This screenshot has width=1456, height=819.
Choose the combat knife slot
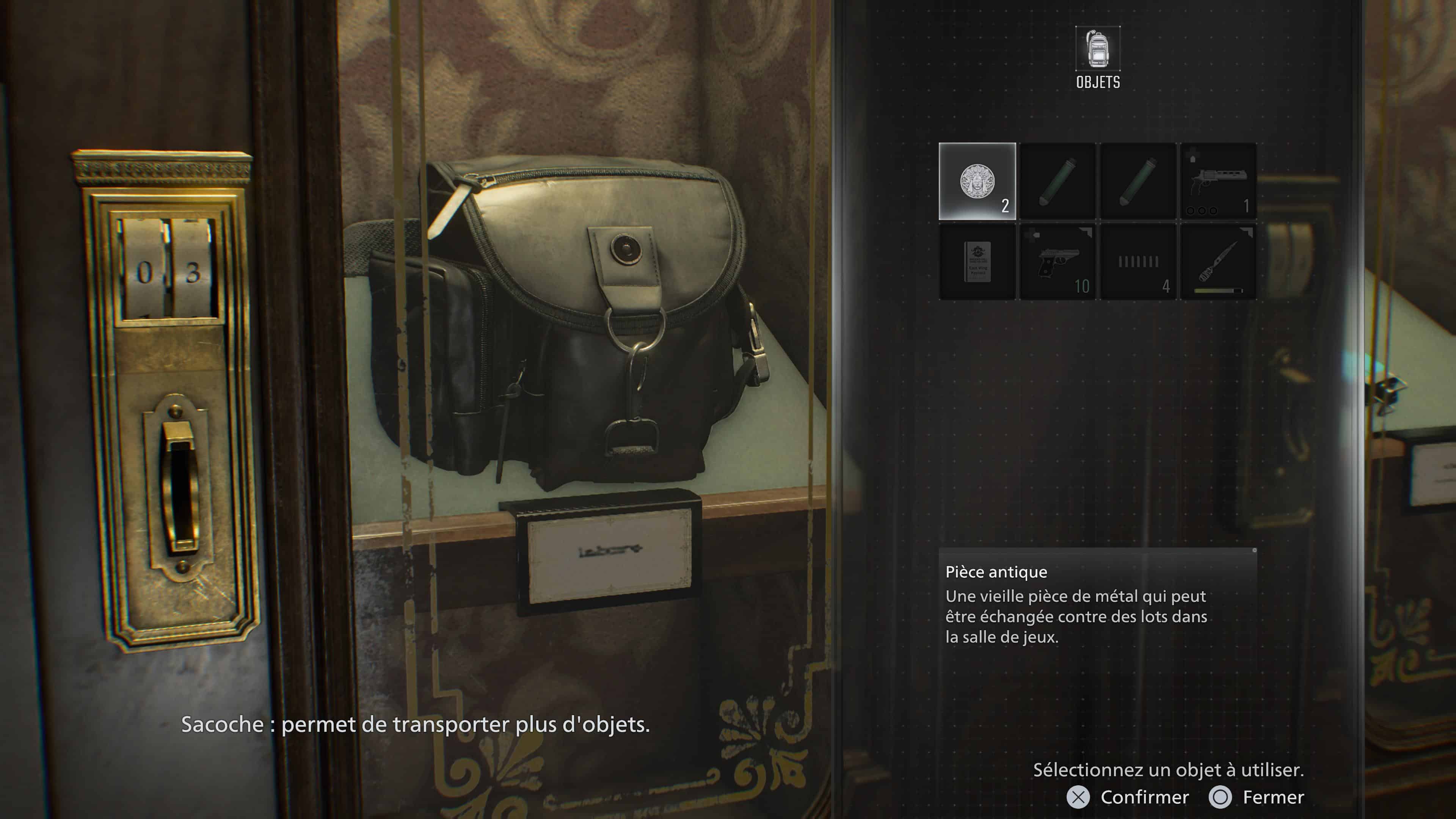[1218, 262]
